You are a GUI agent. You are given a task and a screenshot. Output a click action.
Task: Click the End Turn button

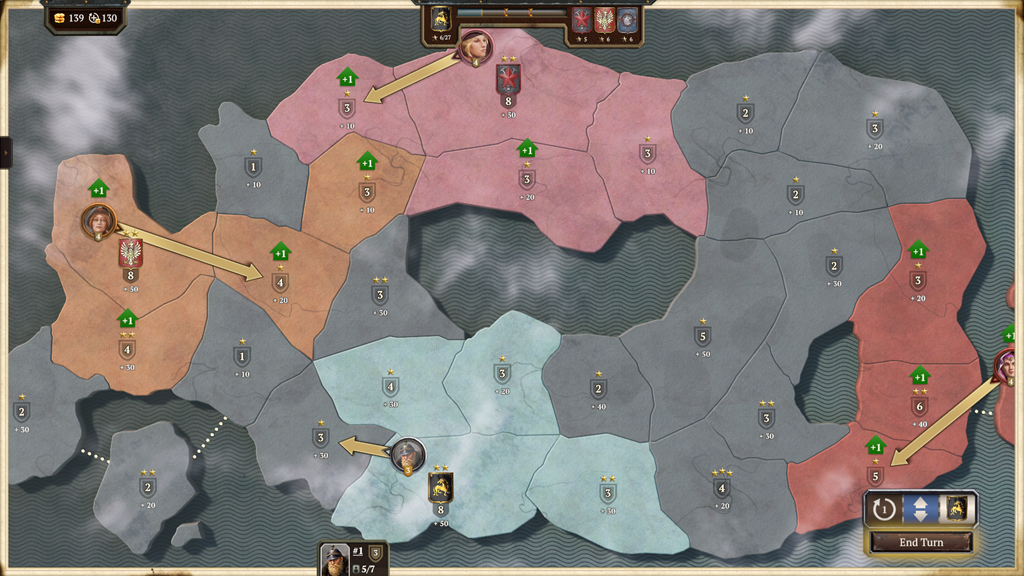click(x=921, y=542)
